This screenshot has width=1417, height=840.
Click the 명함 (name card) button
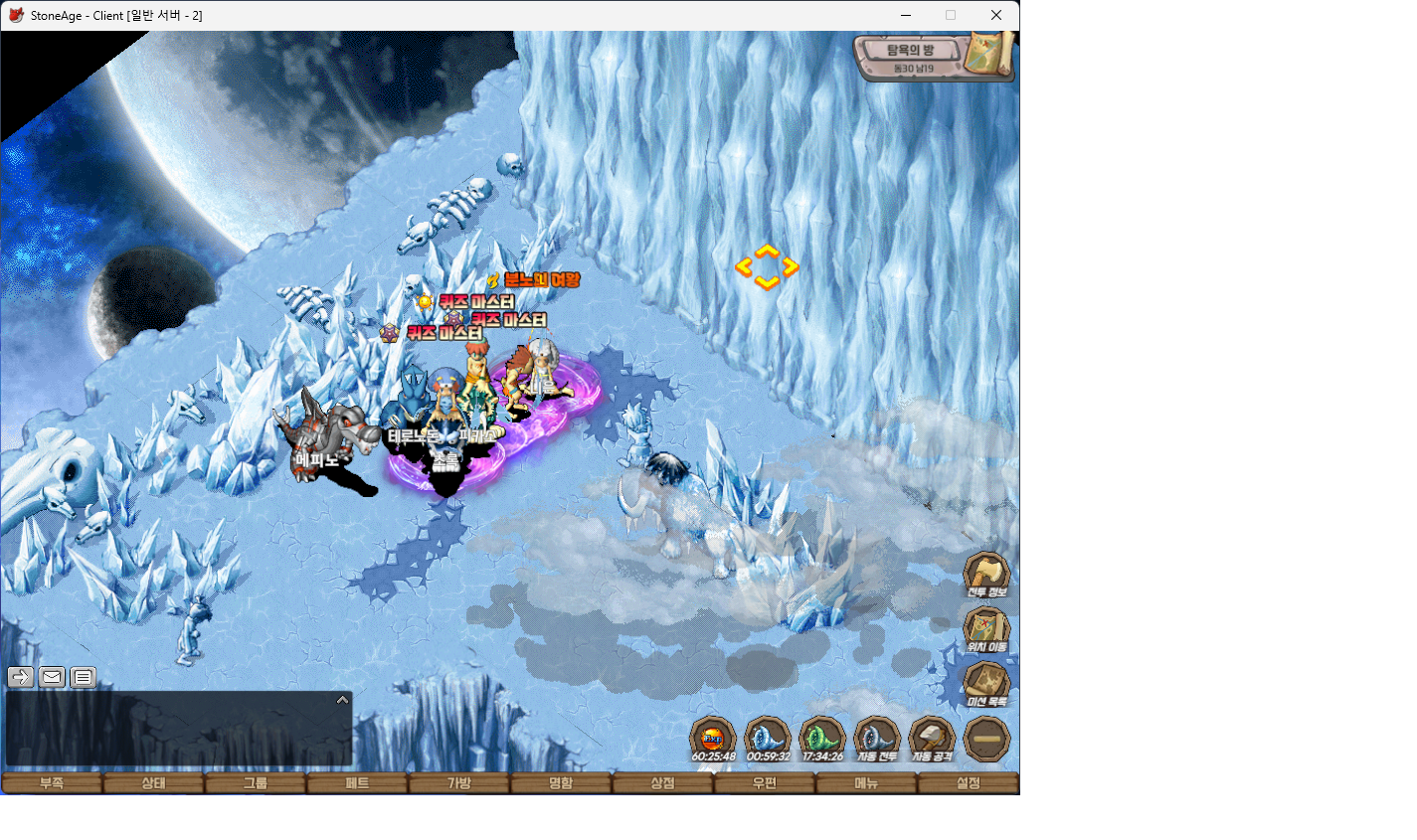pos(561,783)
